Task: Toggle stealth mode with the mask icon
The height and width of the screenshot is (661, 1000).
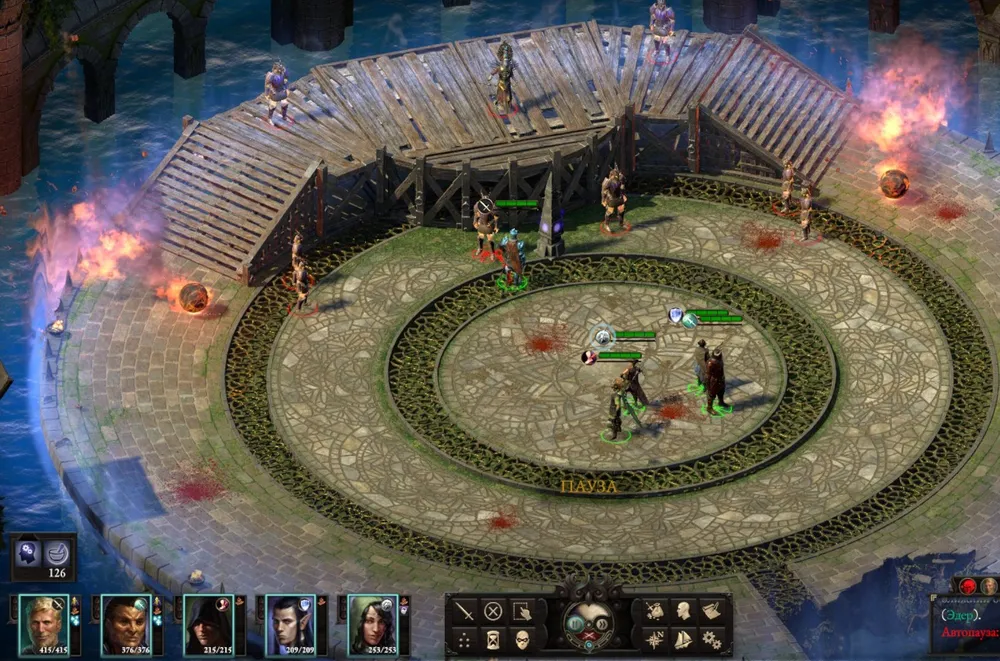Action: click(522, 640)
